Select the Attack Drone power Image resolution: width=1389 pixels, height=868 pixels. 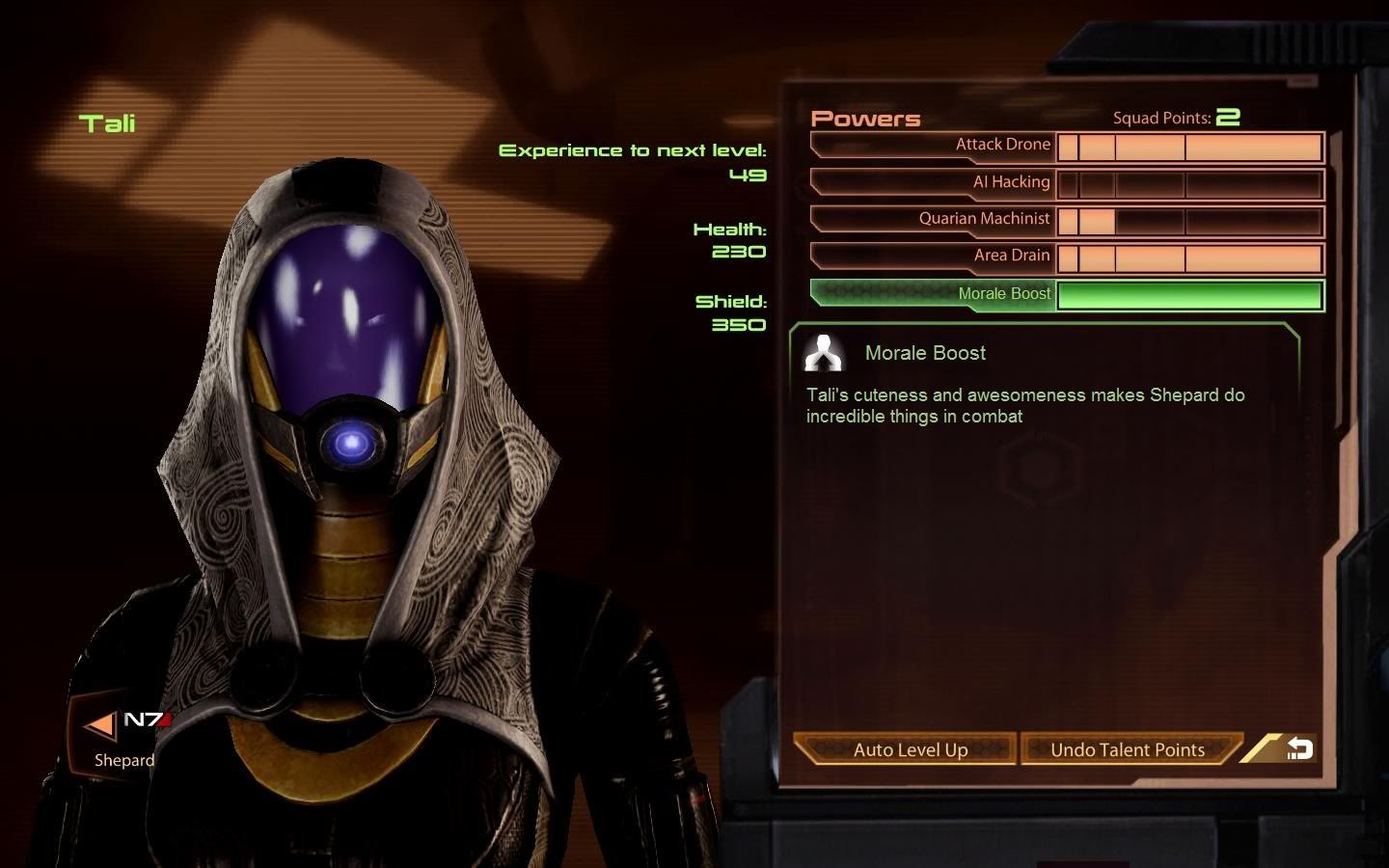coord(1002,145)
